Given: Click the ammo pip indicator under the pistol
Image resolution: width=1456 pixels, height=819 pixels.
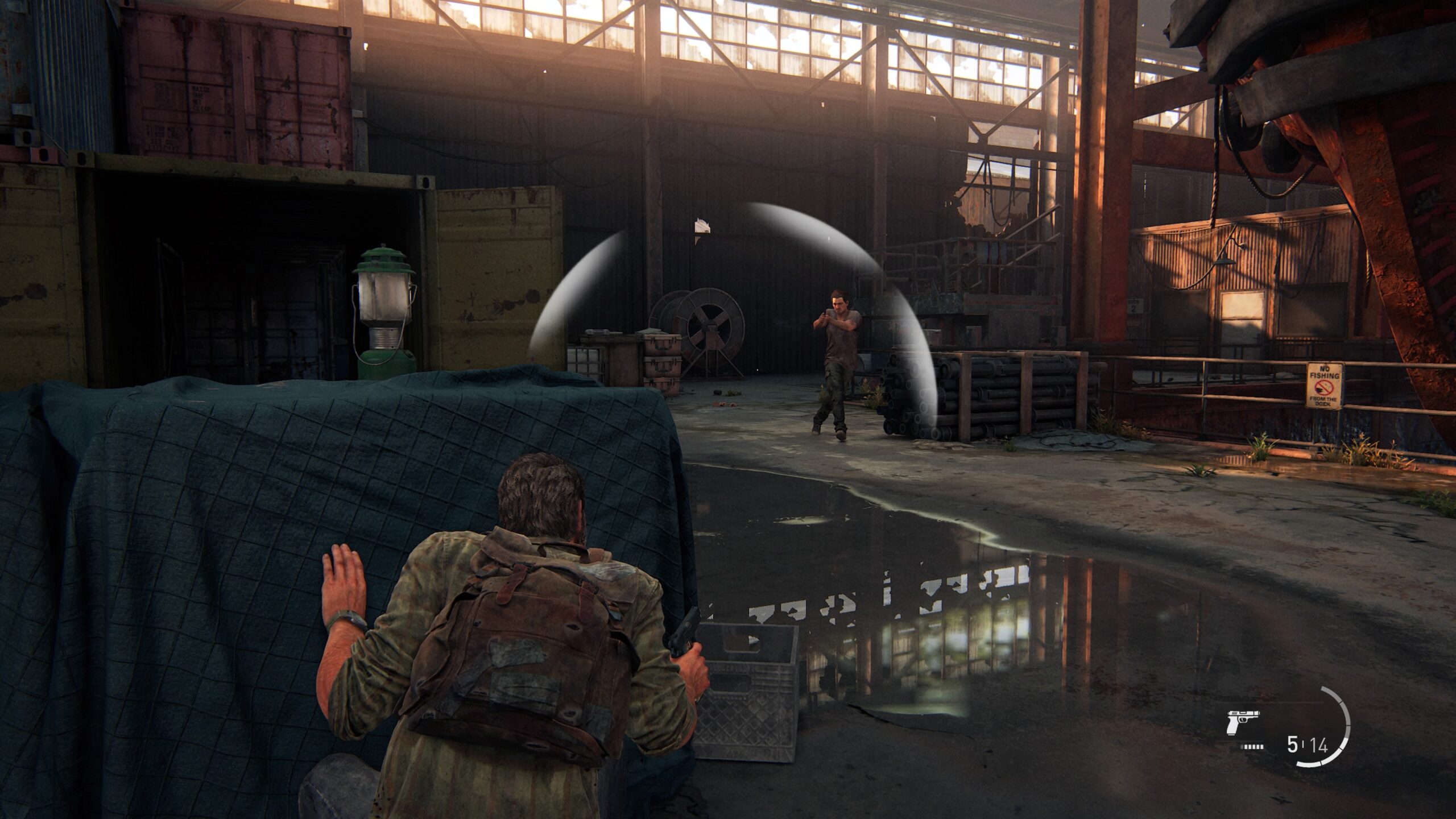Looking at the screenshot, I should (1251, 747).
